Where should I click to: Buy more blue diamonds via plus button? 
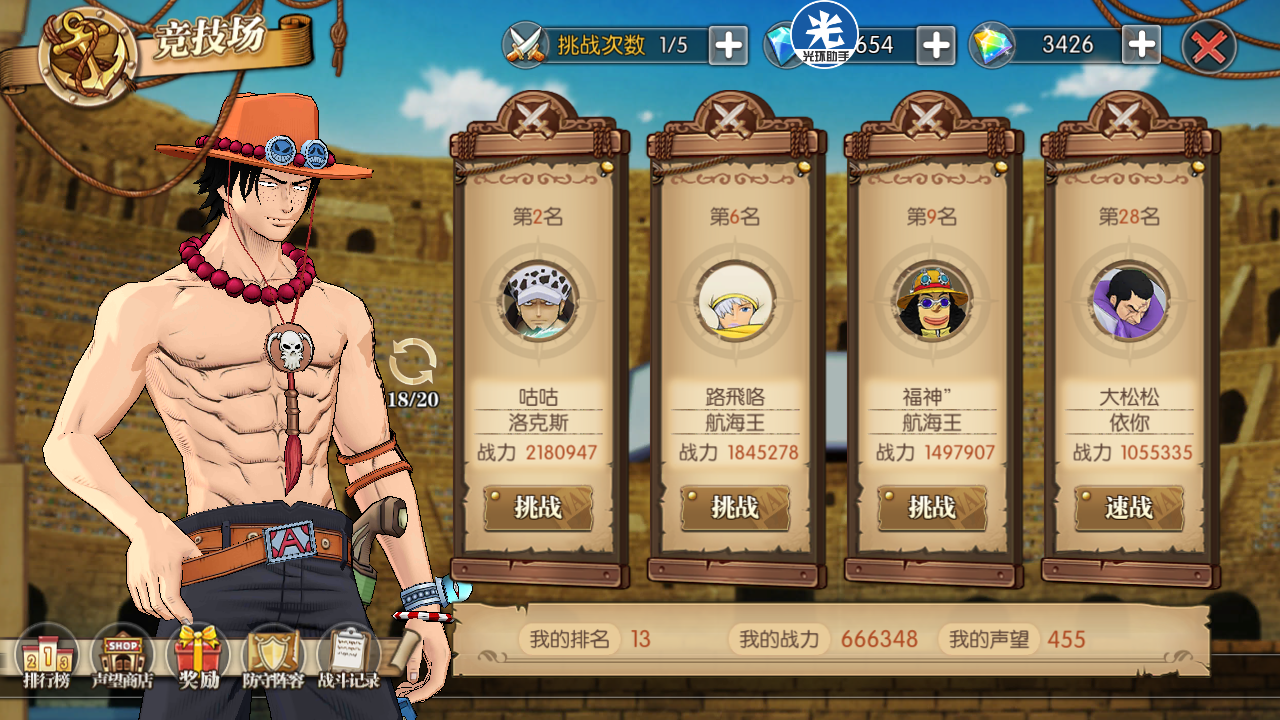coord(936,45)
